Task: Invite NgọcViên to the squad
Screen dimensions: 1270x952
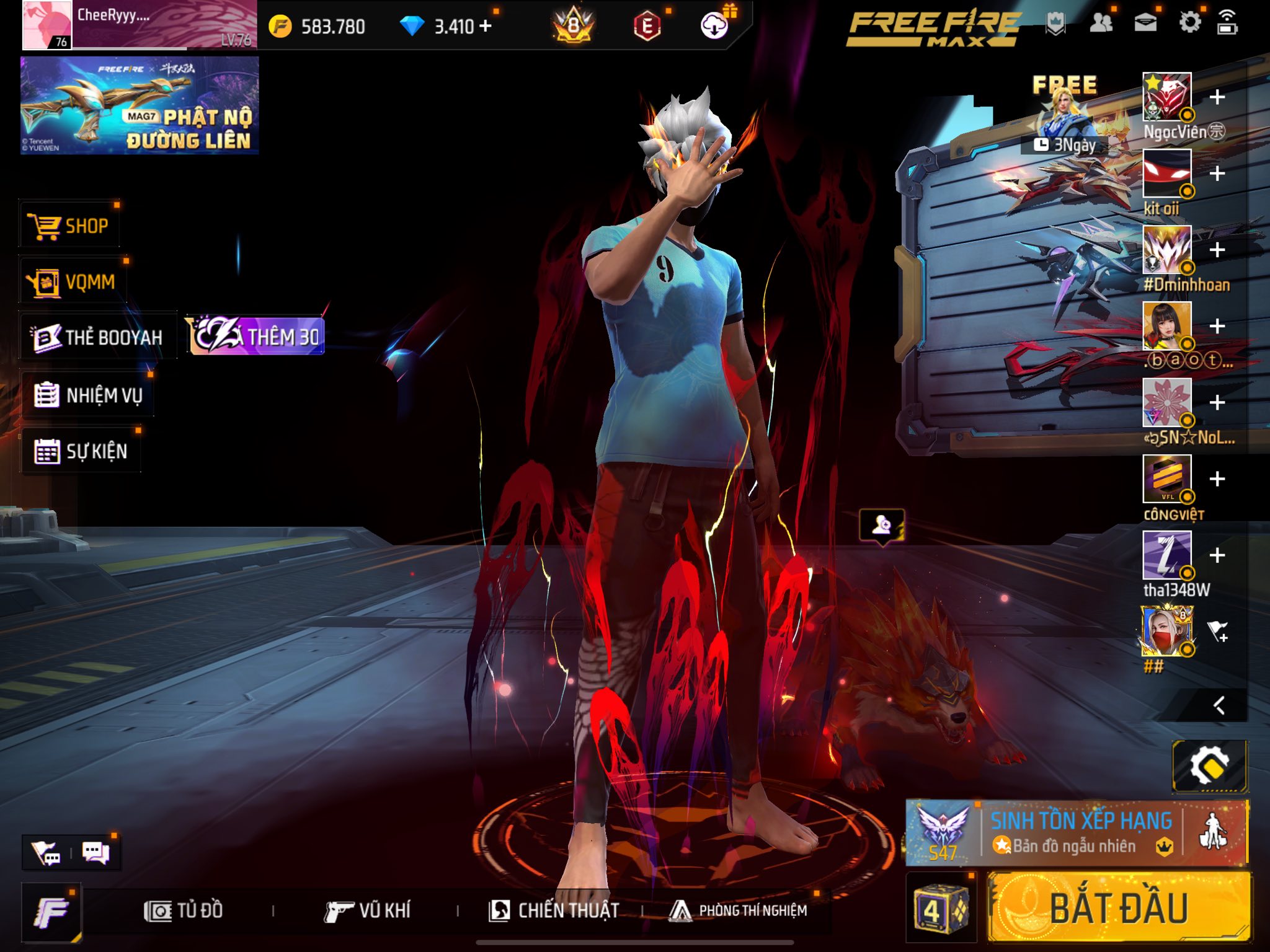Action: coord(1217,97)
